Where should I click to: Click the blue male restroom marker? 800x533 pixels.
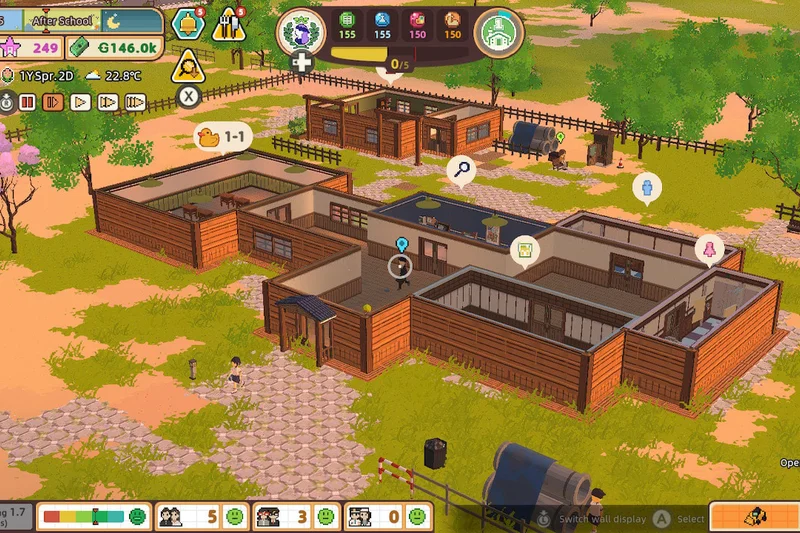[647, 187]
